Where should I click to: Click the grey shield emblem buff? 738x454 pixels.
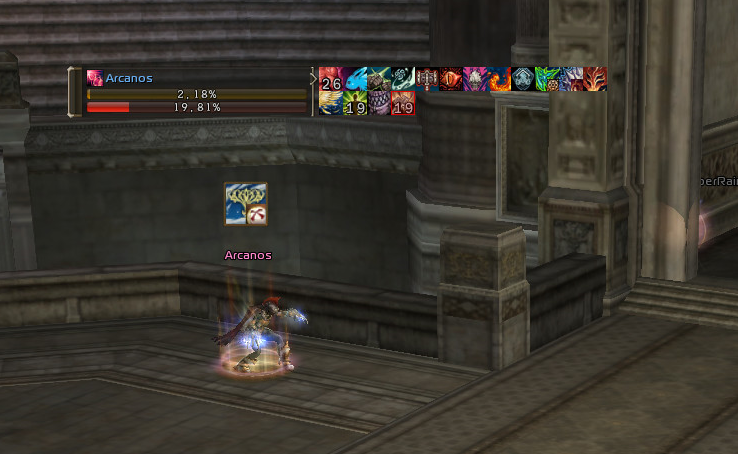523,79
